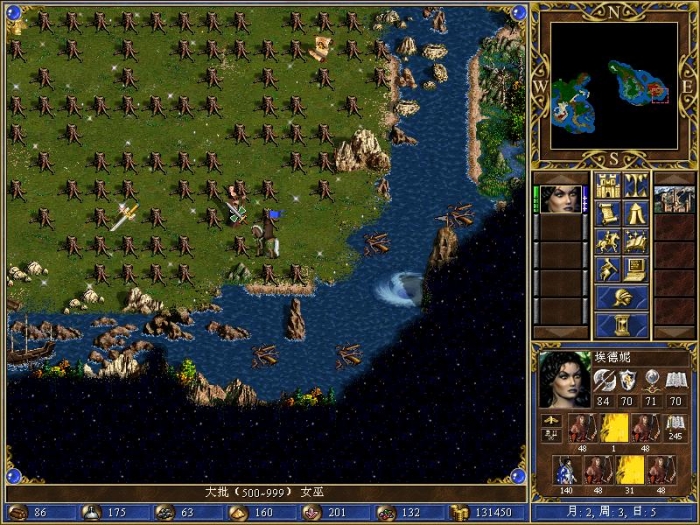Viewport: 700px width, 525px height.
Task: Toggle the underground/surface view button
Action: pos(636,186)
